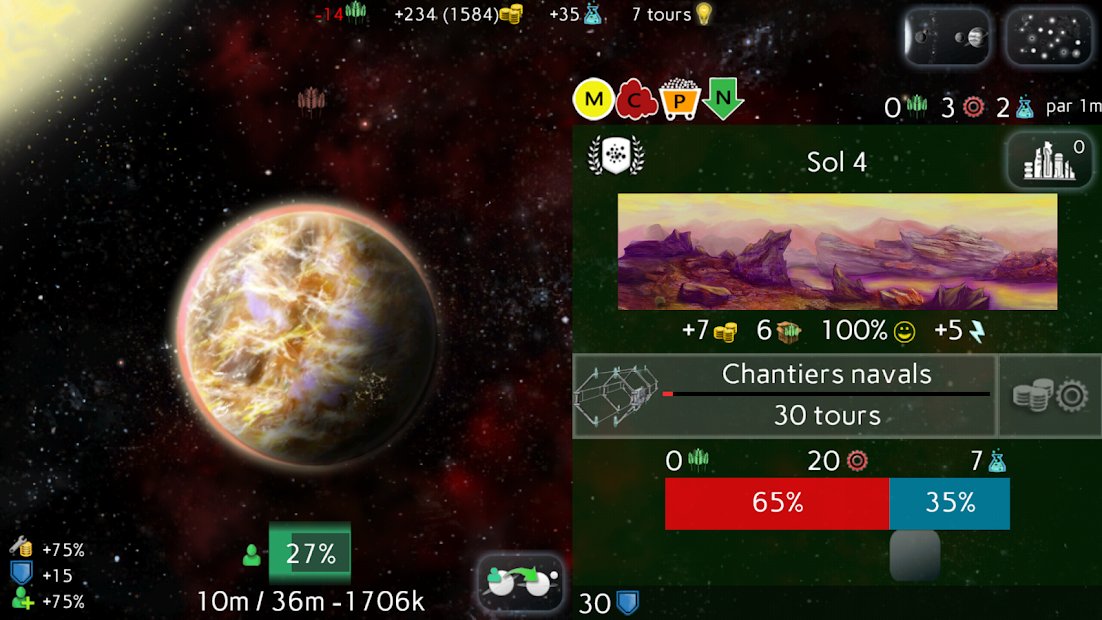The image size is (1102, 620).
Task: Buy production with the coins-and-gear button
Action: (1050, 396)
